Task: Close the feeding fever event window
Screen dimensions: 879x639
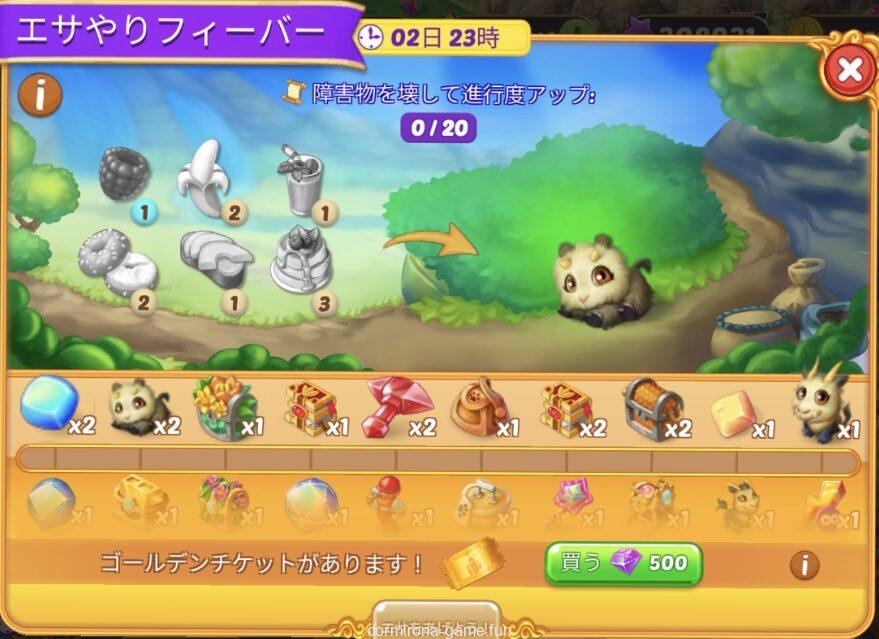Action: click(848, 70)
